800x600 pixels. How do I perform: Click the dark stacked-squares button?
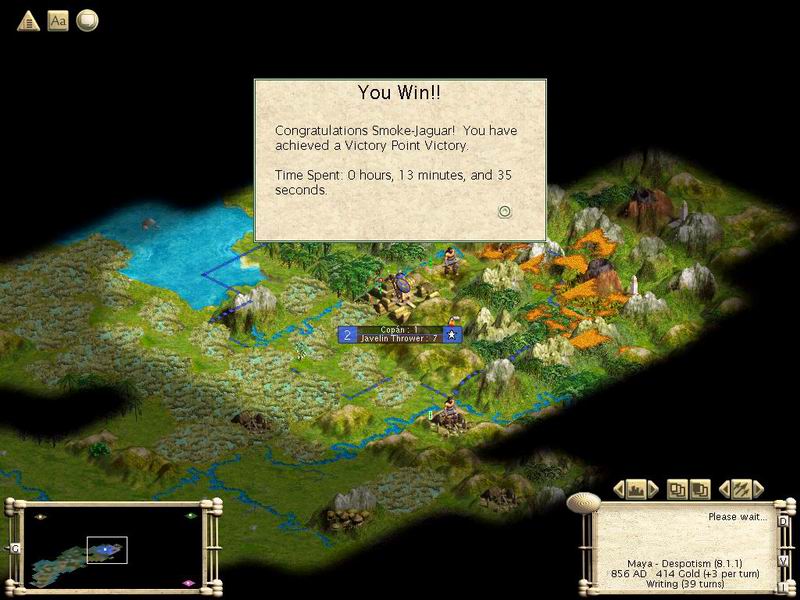(700, 489)
